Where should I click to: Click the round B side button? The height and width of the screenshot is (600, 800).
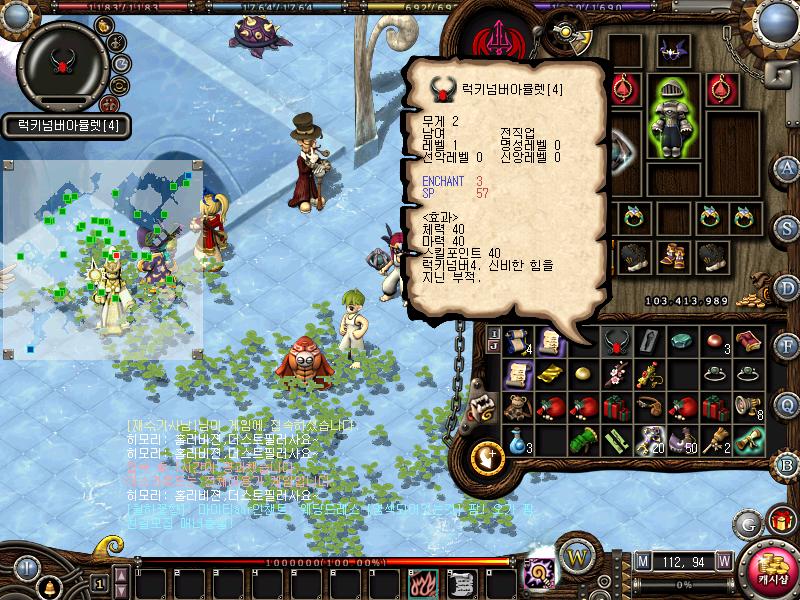[788, 463]
